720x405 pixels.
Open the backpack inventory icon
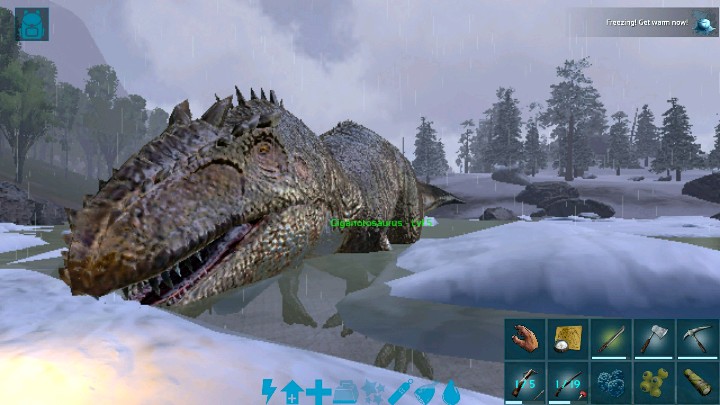pos(32,24)
